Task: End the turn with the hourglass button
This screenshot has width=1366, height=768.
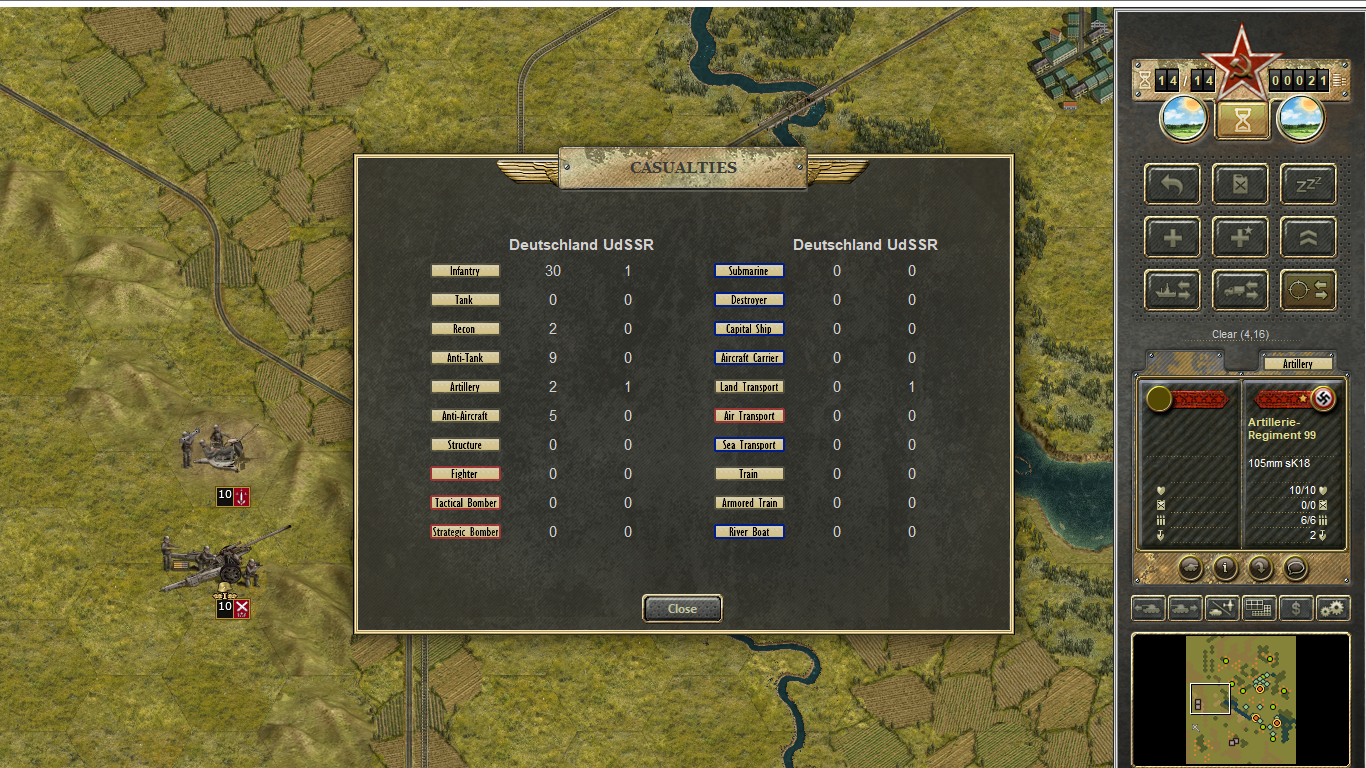Action: pos(1241,120)
